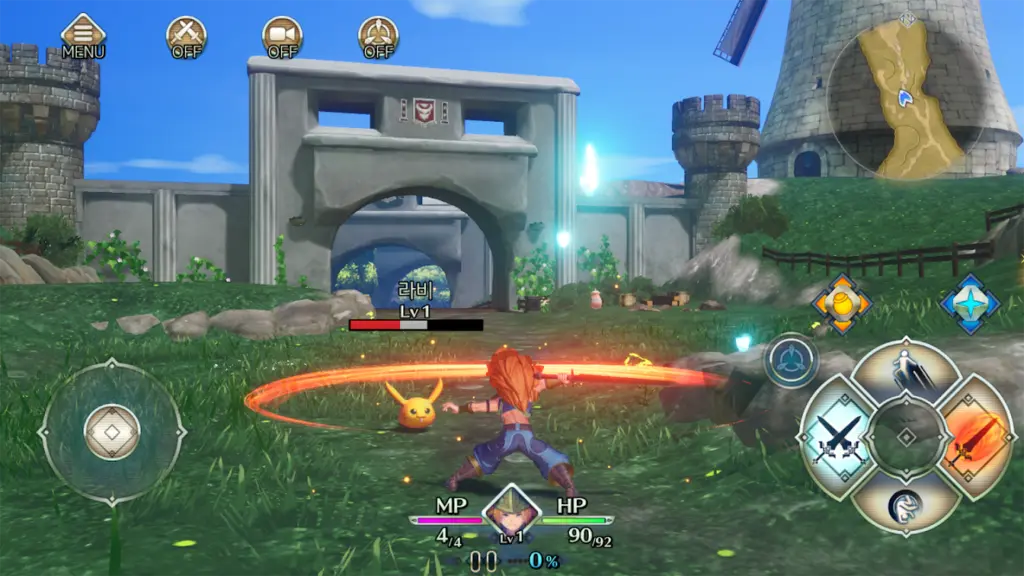Trigger the running figure jump button
1024x576 pixels.
click(907, 372)
